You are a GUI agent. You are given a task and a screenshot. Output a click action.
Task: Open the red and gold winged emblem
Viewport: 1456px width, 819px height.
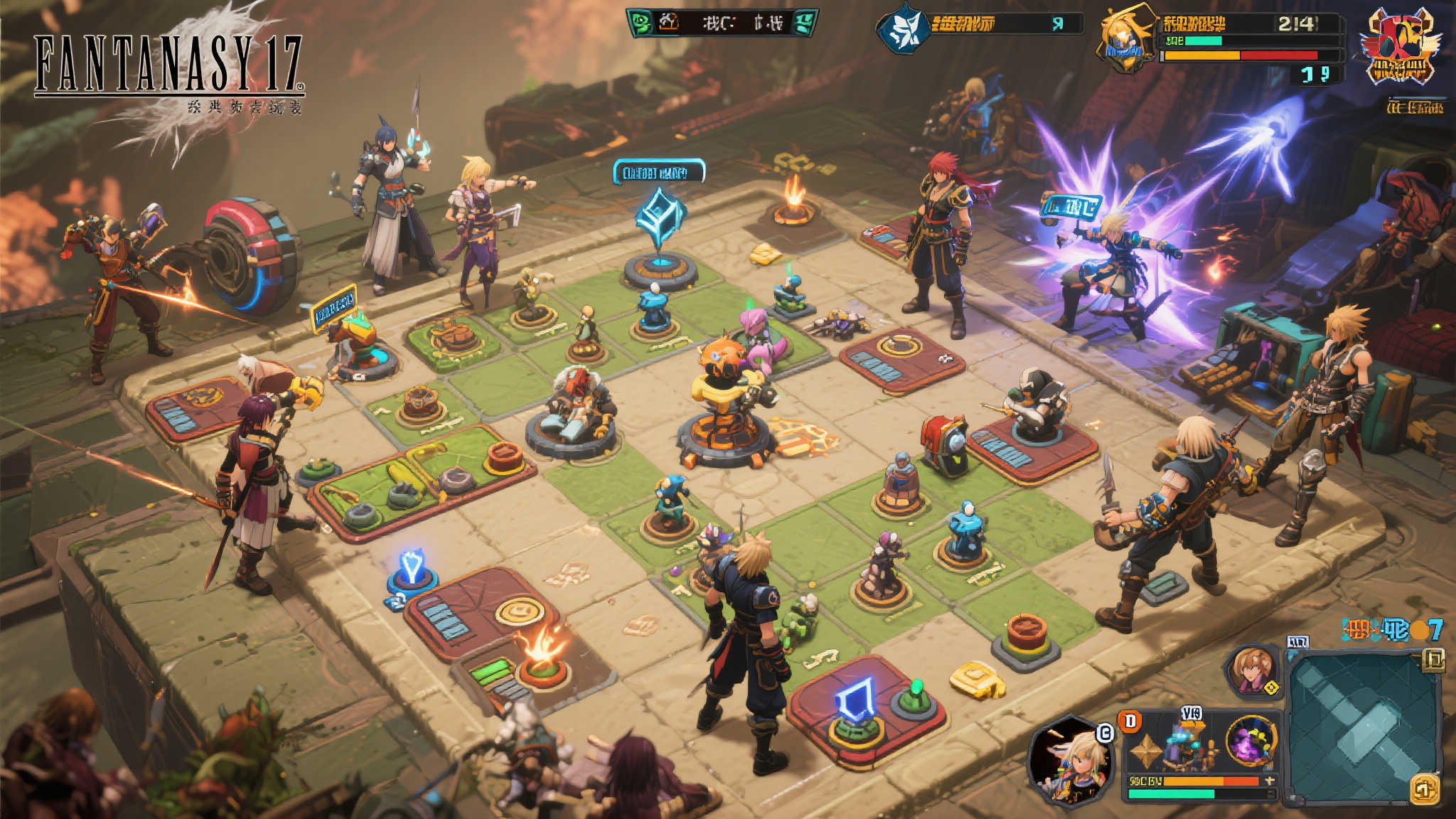tap(1400, 46)
